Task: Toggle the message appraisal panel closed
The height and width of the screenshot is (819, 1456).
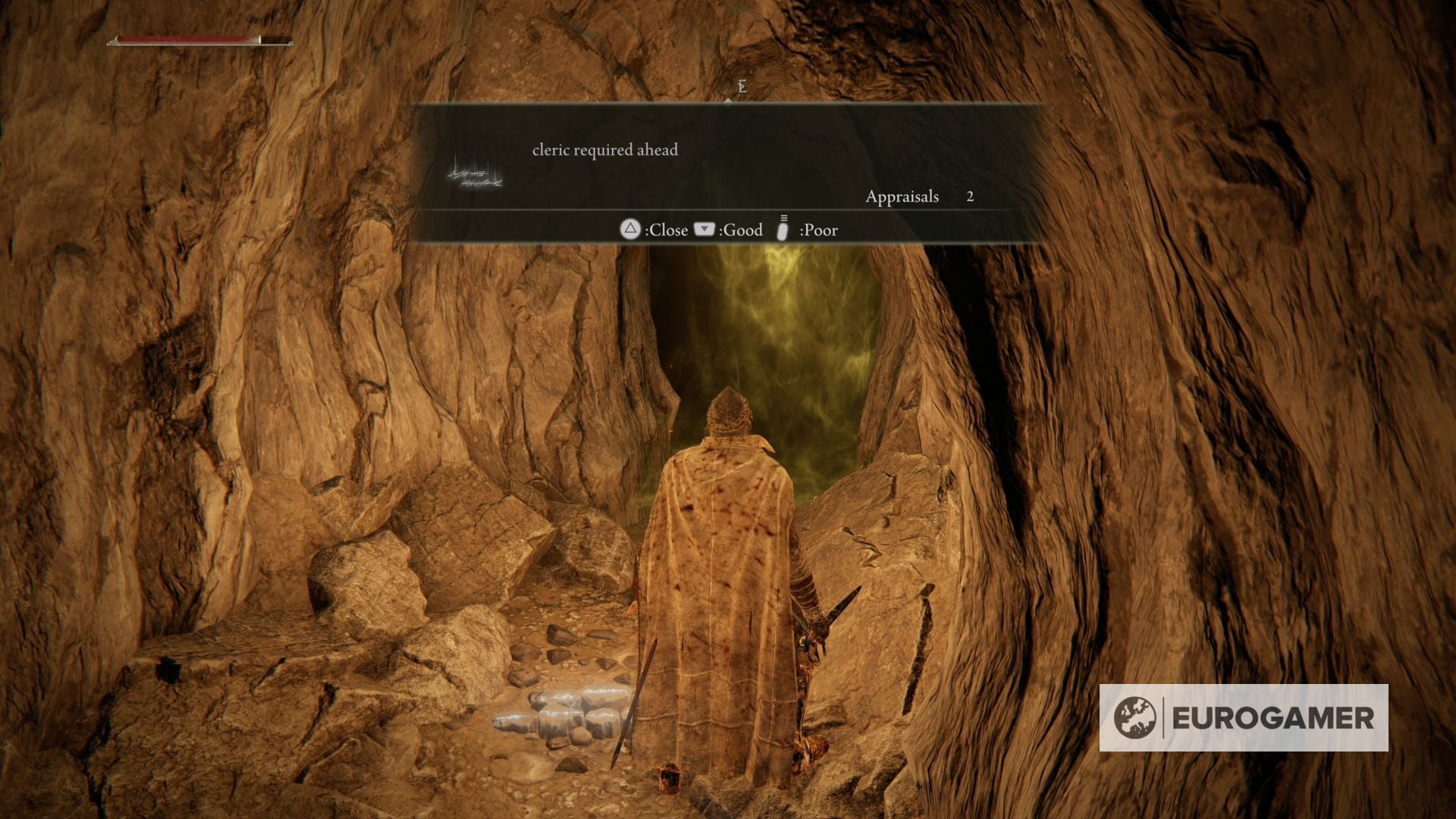Action: point(632,230)
